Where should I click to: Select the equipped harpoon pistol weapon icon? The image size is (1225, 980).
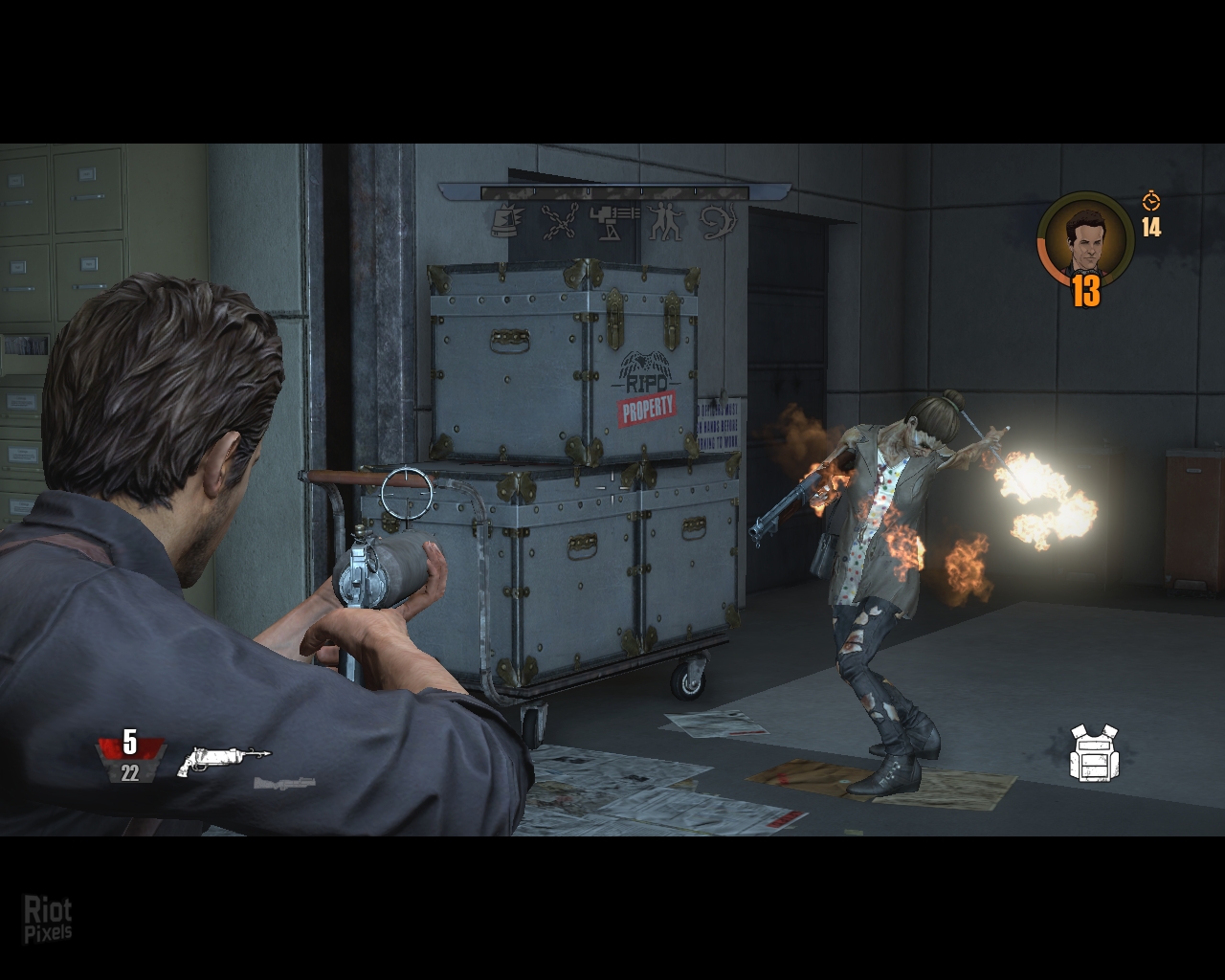tap(225, 761)
